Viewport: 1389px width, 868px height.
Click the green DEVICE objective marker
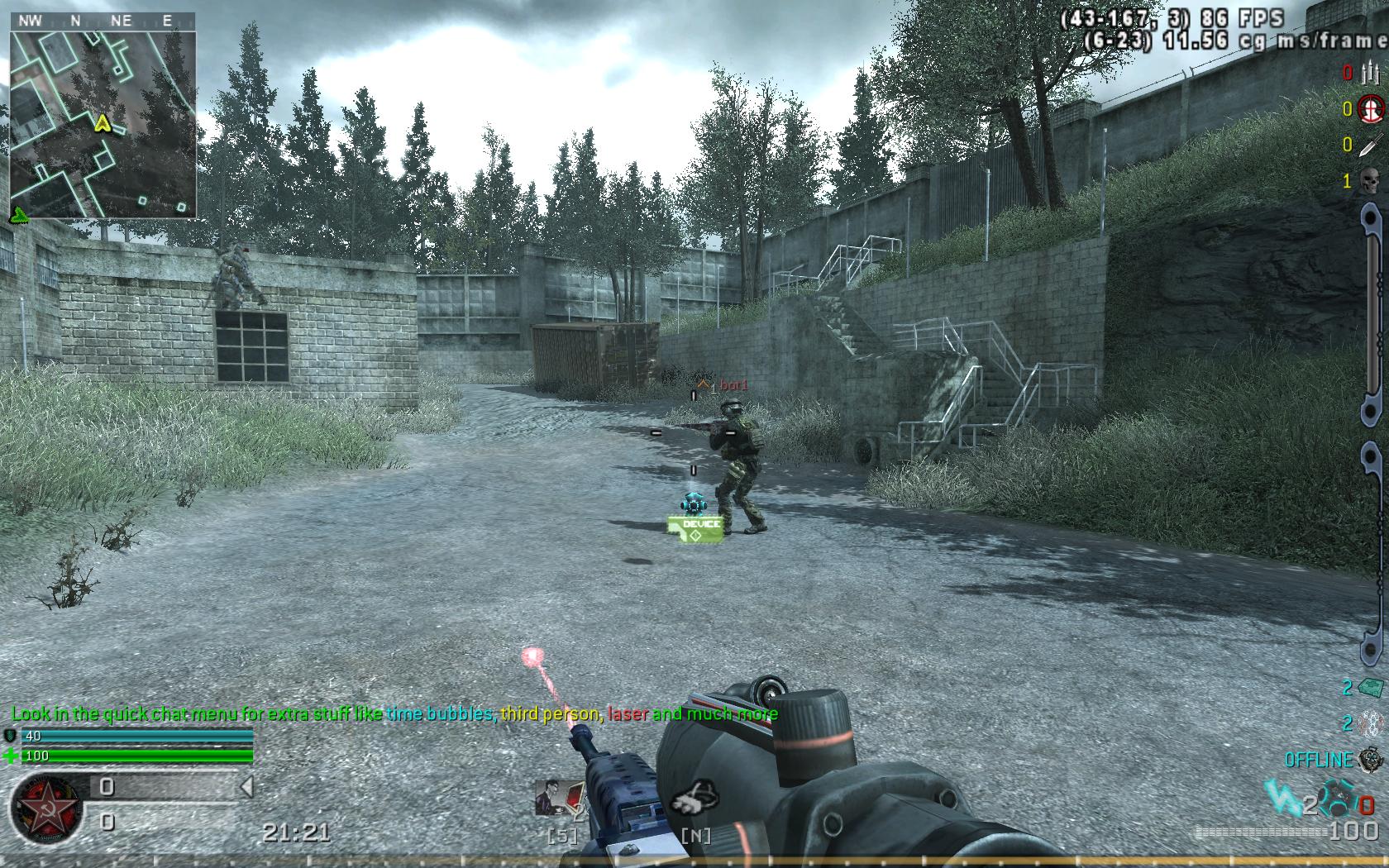694,529
